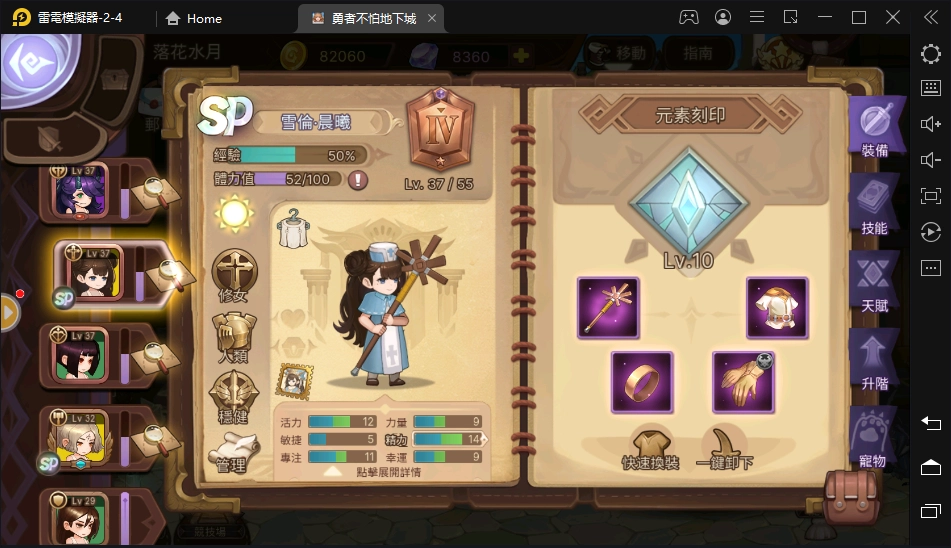Open the 寵物 pet tab

[x=872, y=438]
